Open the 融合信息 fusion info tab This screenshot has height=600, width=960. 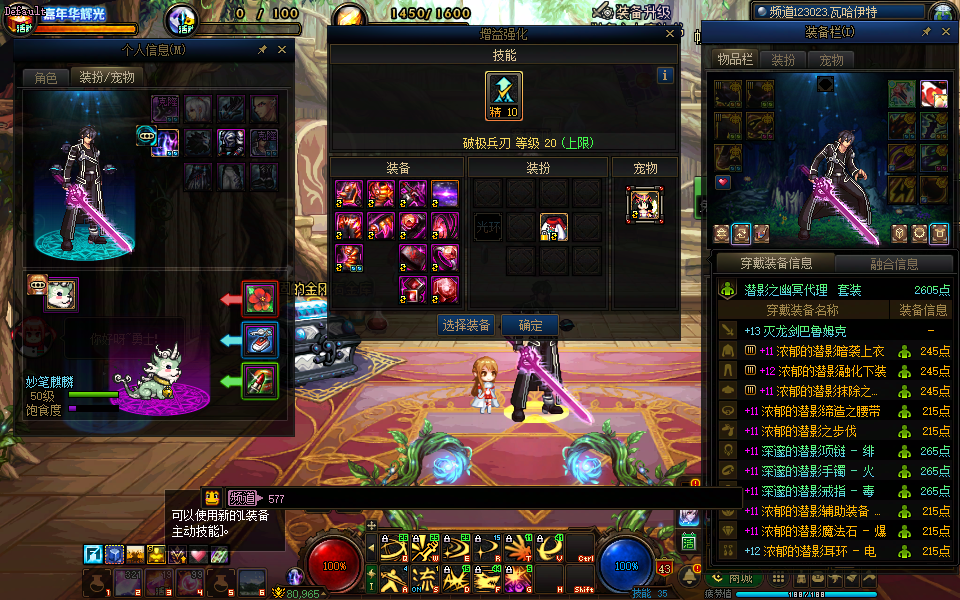(893, 264)
